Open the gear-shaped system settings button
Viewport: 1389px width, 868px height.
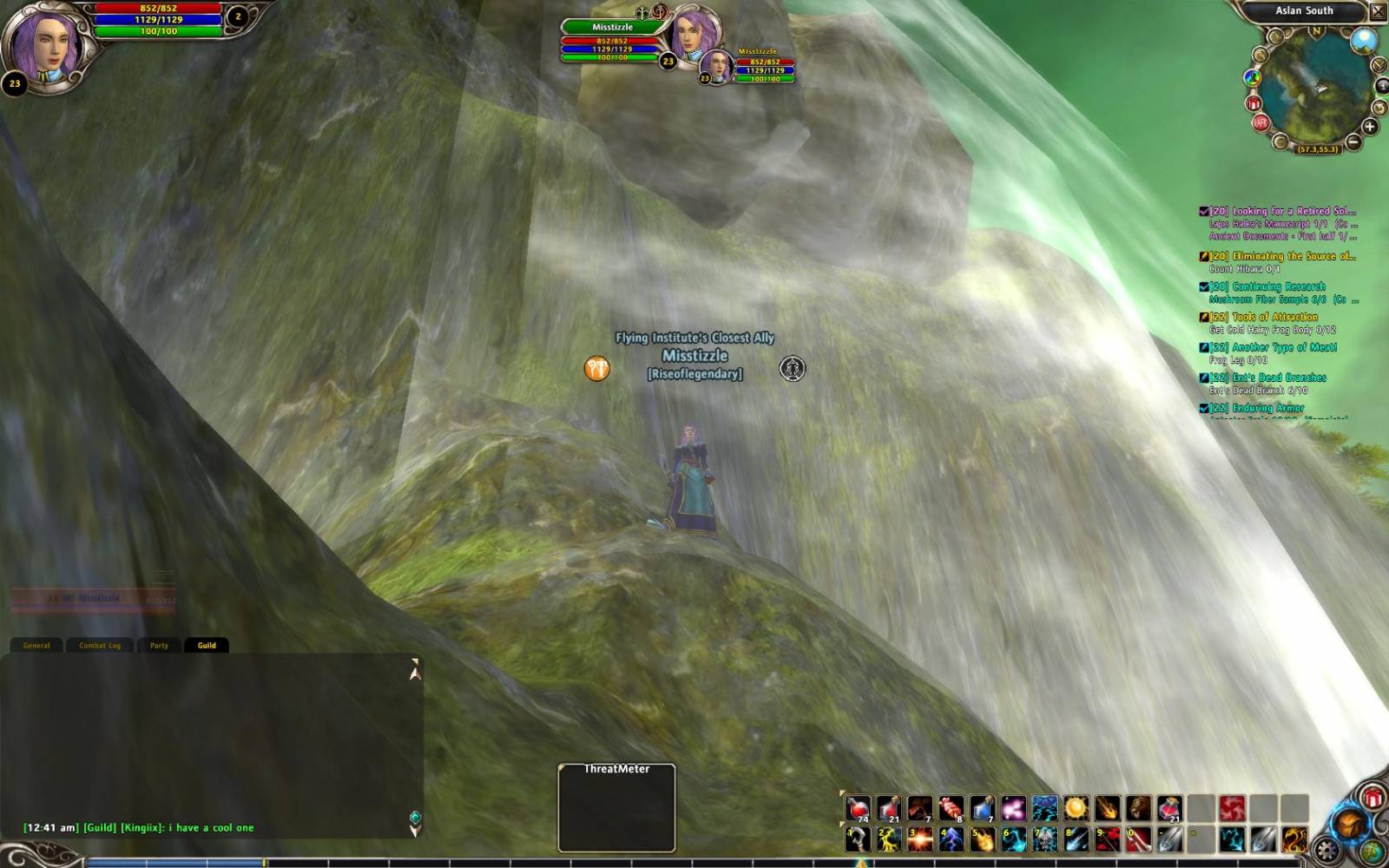(1327, 850)
